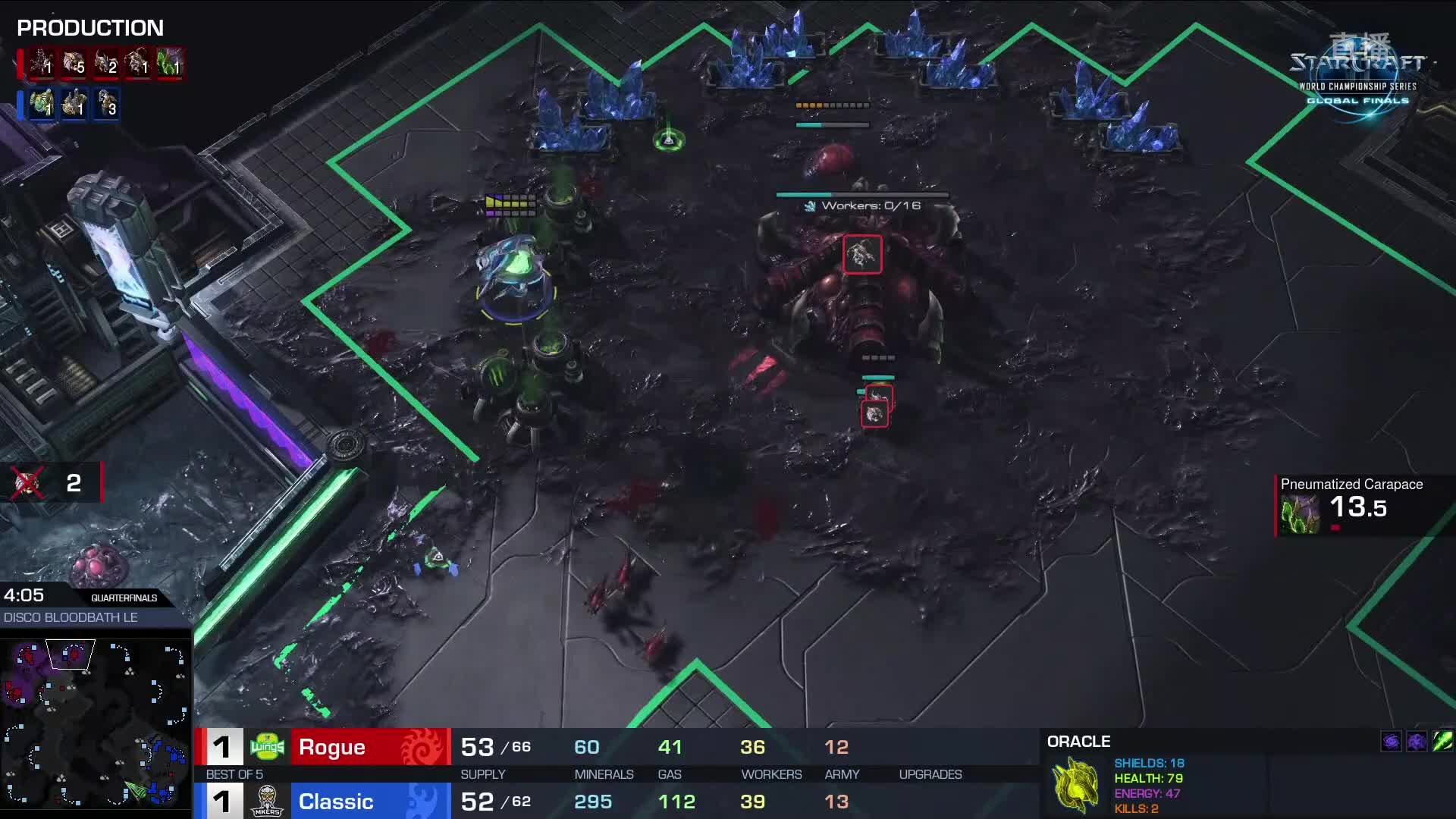
Task: Select the red-boxed unit marker on the Hatchery
Action: coord(862,254)
